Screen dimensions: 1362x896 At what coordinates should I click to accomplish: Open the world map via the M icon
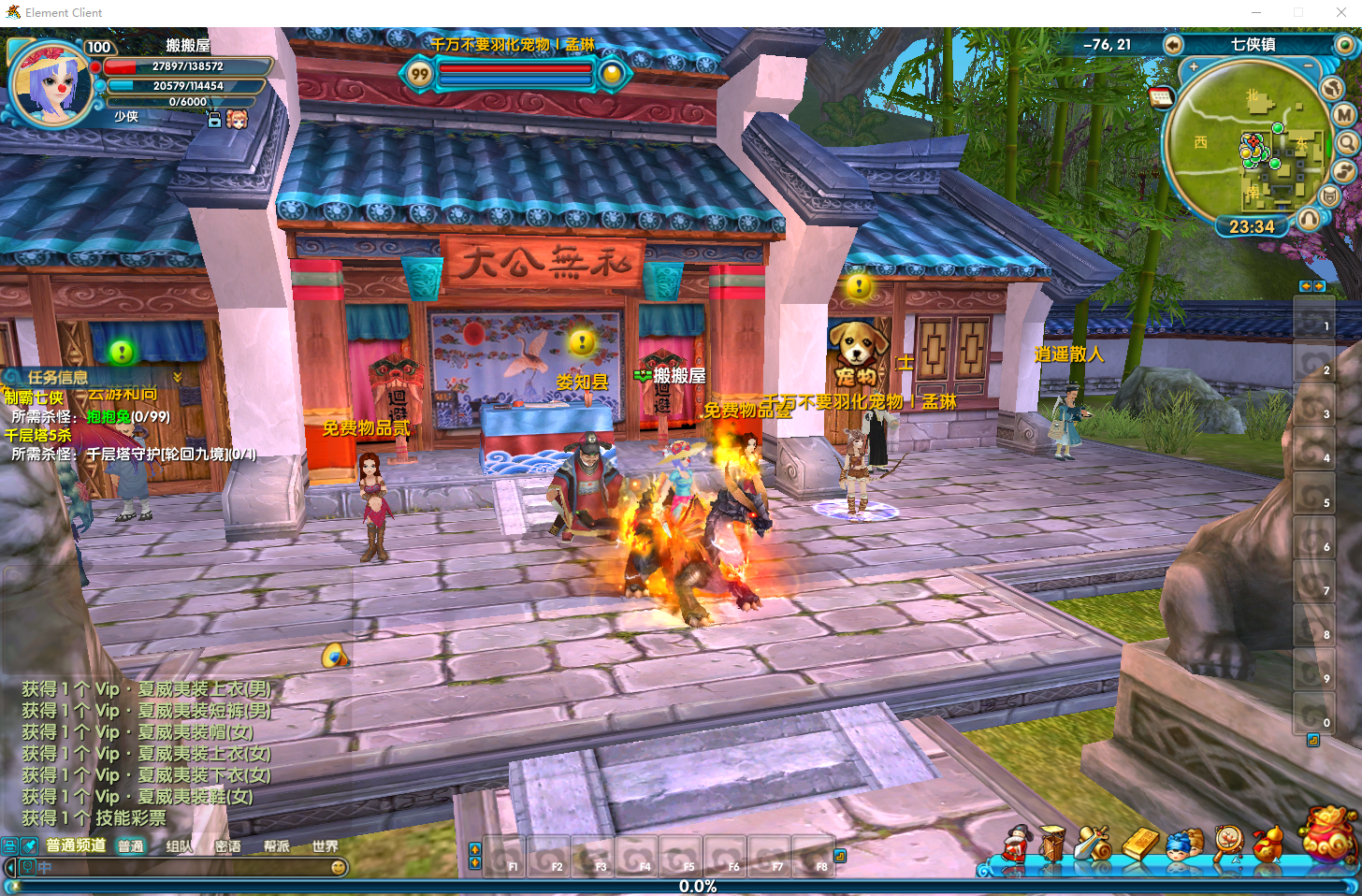[x=1343, y=114]
